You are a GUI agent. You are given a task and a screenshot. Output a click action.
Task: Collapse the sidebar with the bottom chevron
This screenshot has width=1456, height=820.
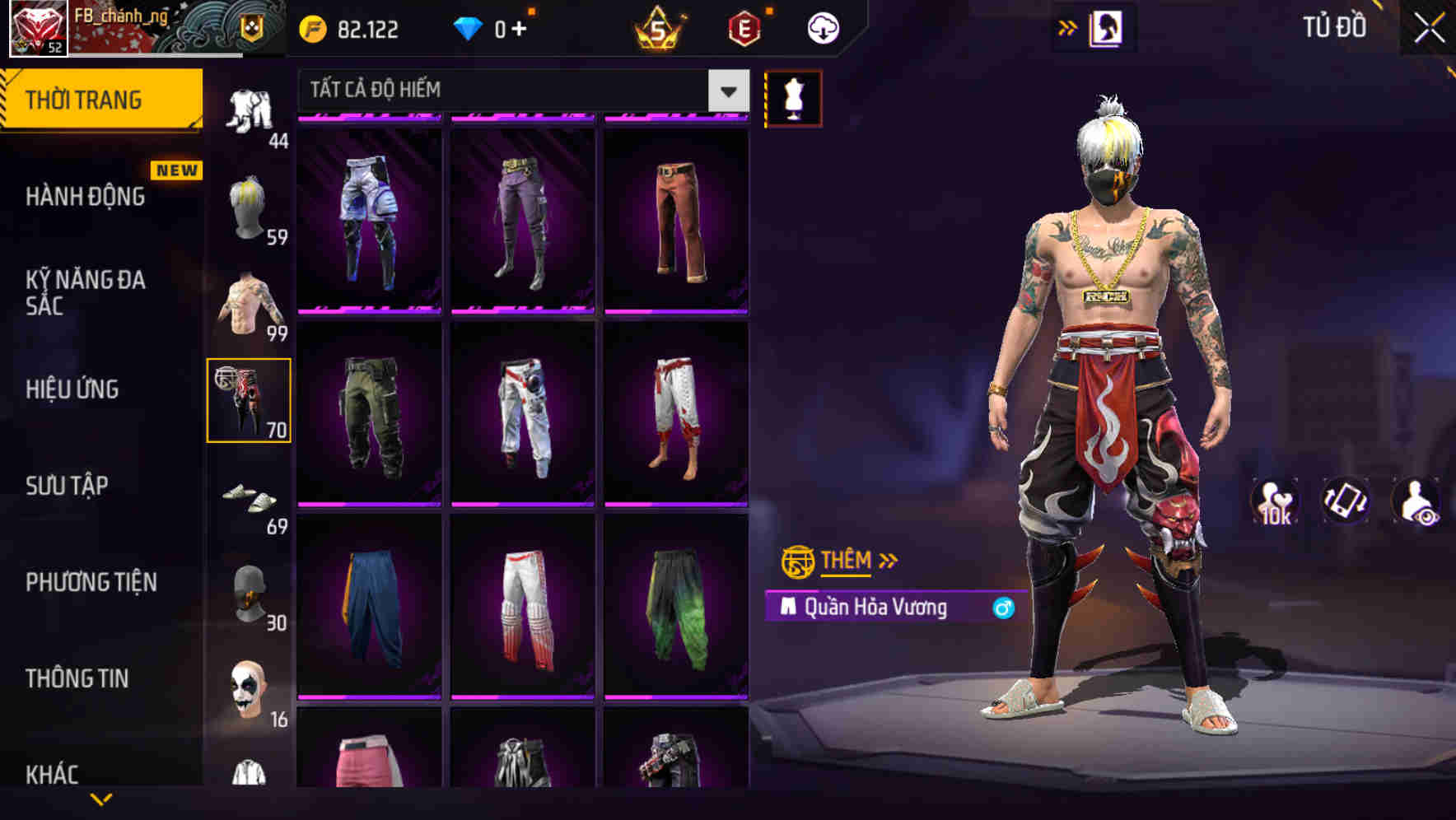pyautogui.click(x=102, y=801)
